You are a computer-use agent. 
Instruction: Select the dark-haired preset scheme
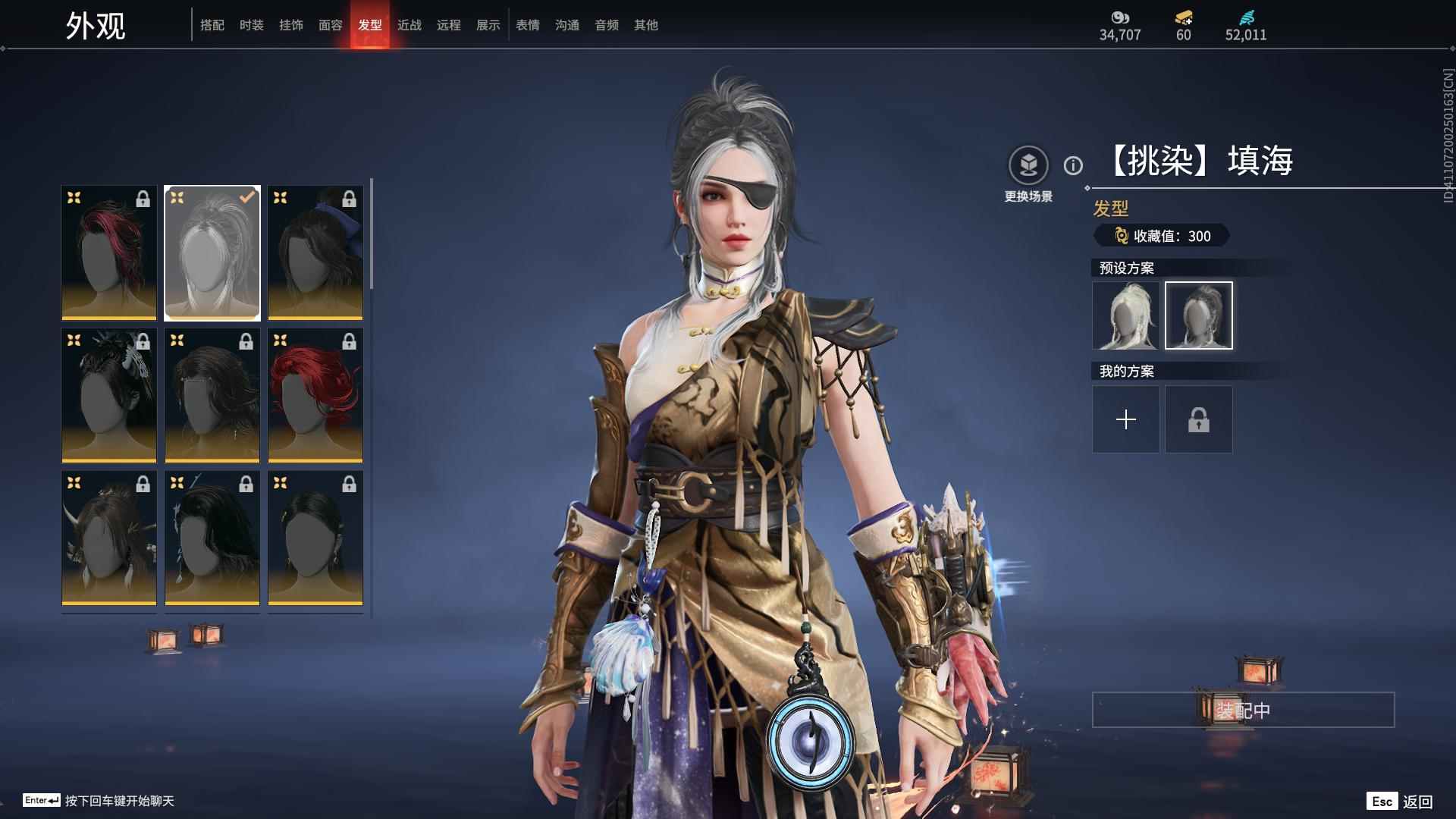click(x=1199, y=315)
